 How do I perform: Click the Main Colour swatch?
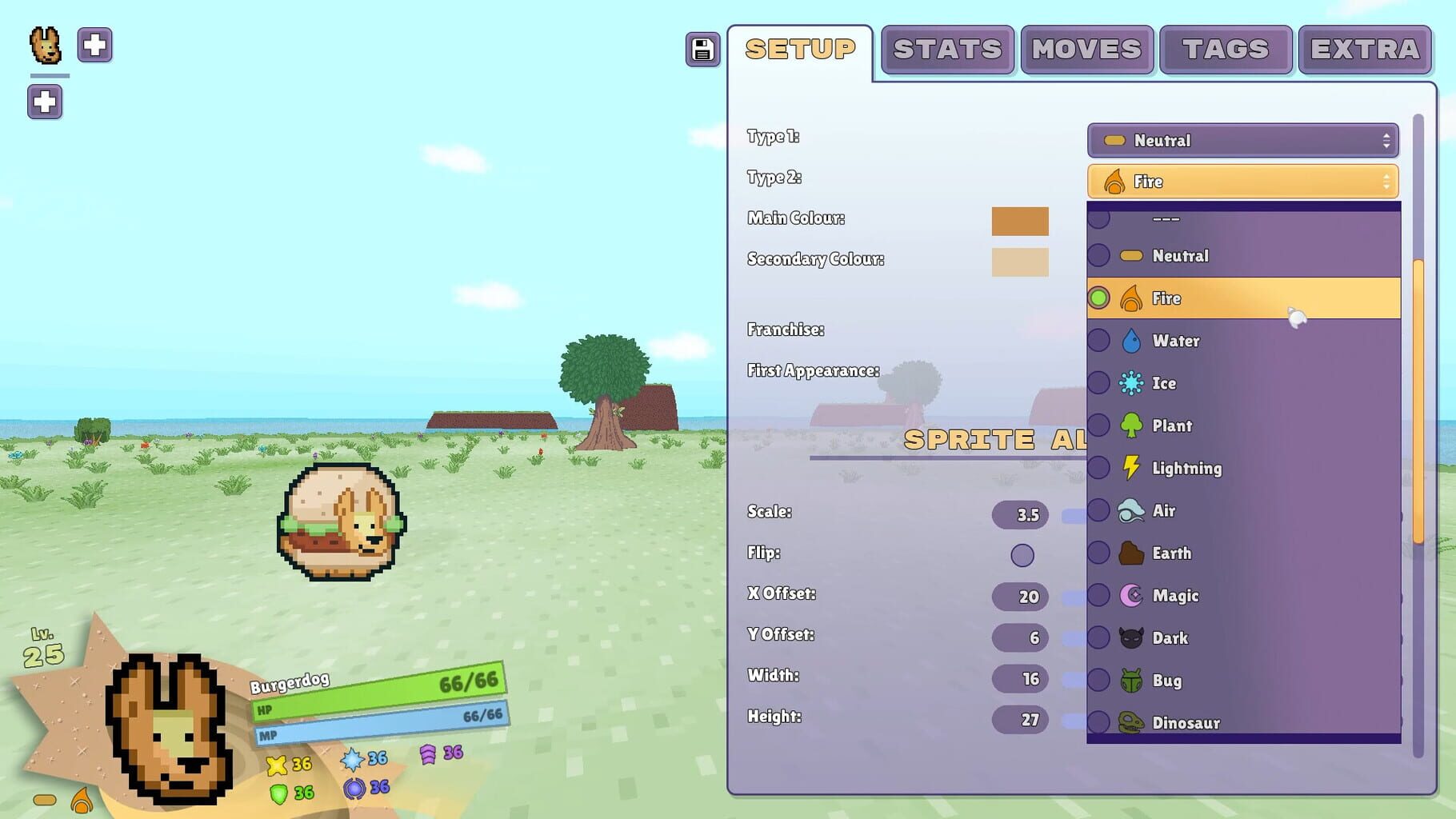1020,222
